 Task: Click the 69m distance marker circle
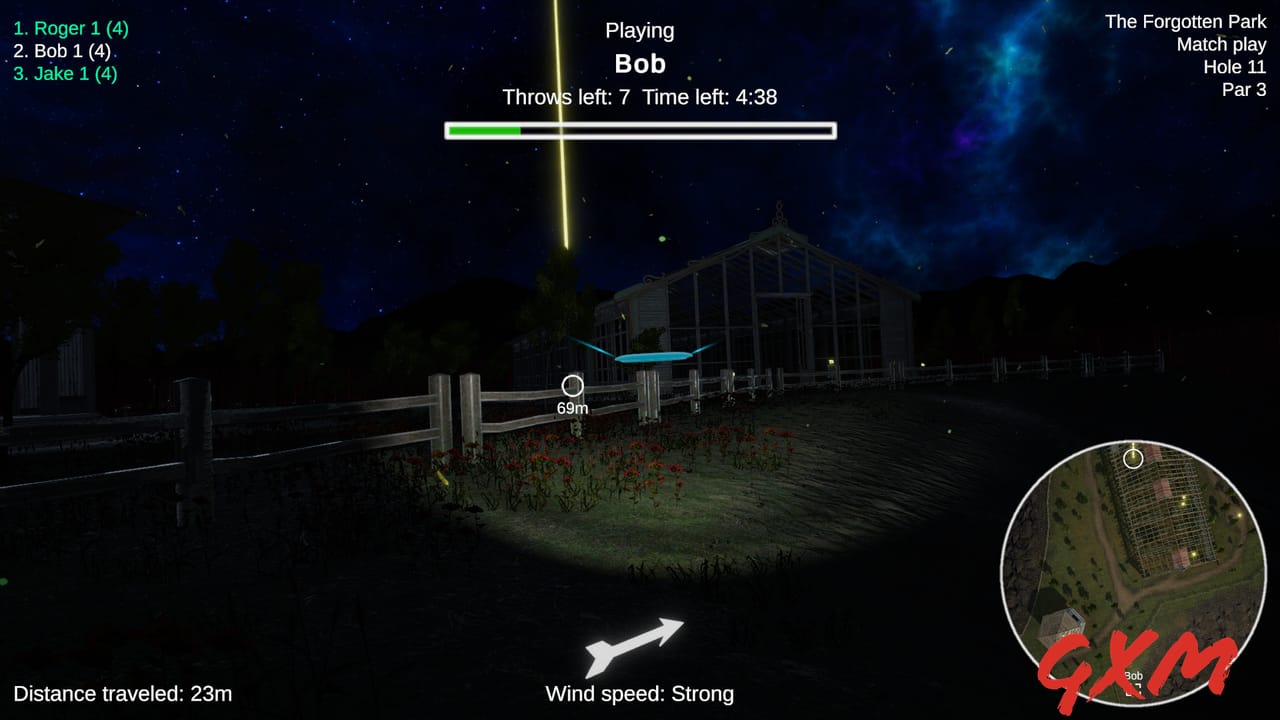(x=571, y=384)
